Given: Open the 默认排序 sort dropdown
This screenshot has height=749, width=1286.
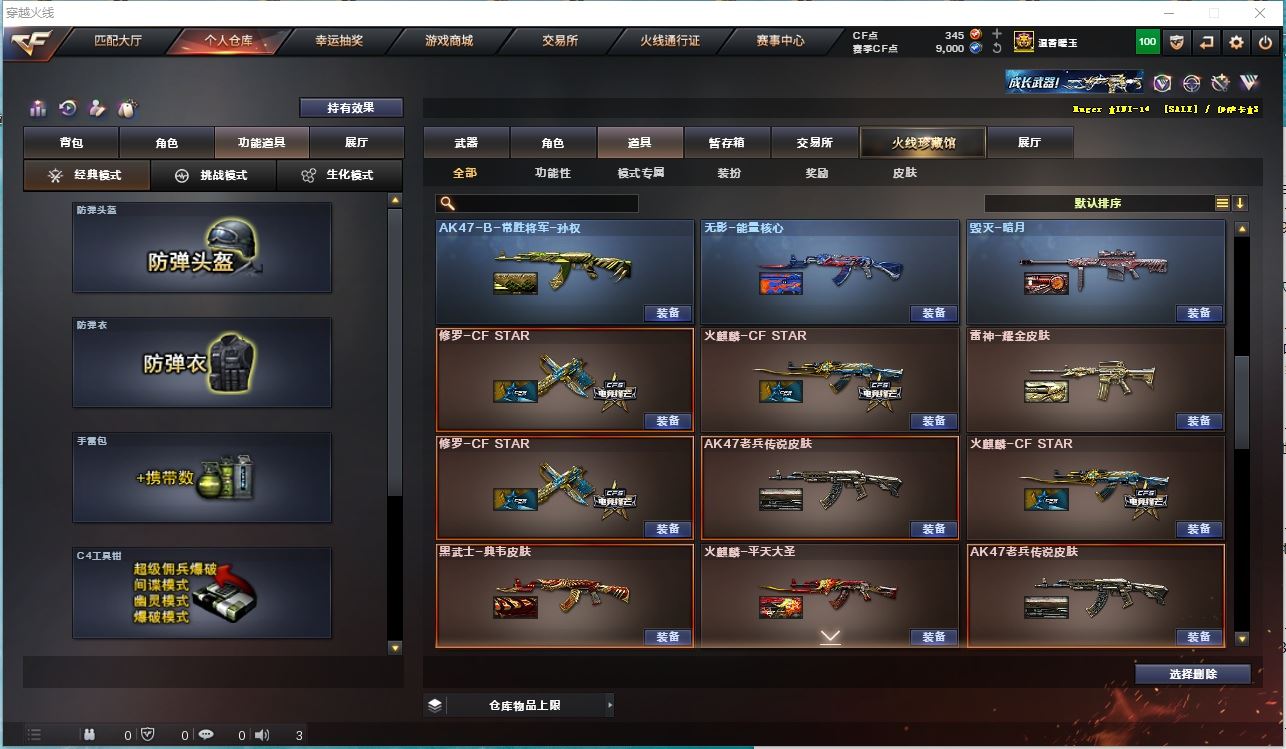Looking at the screenshot, I should point(1098,203).
